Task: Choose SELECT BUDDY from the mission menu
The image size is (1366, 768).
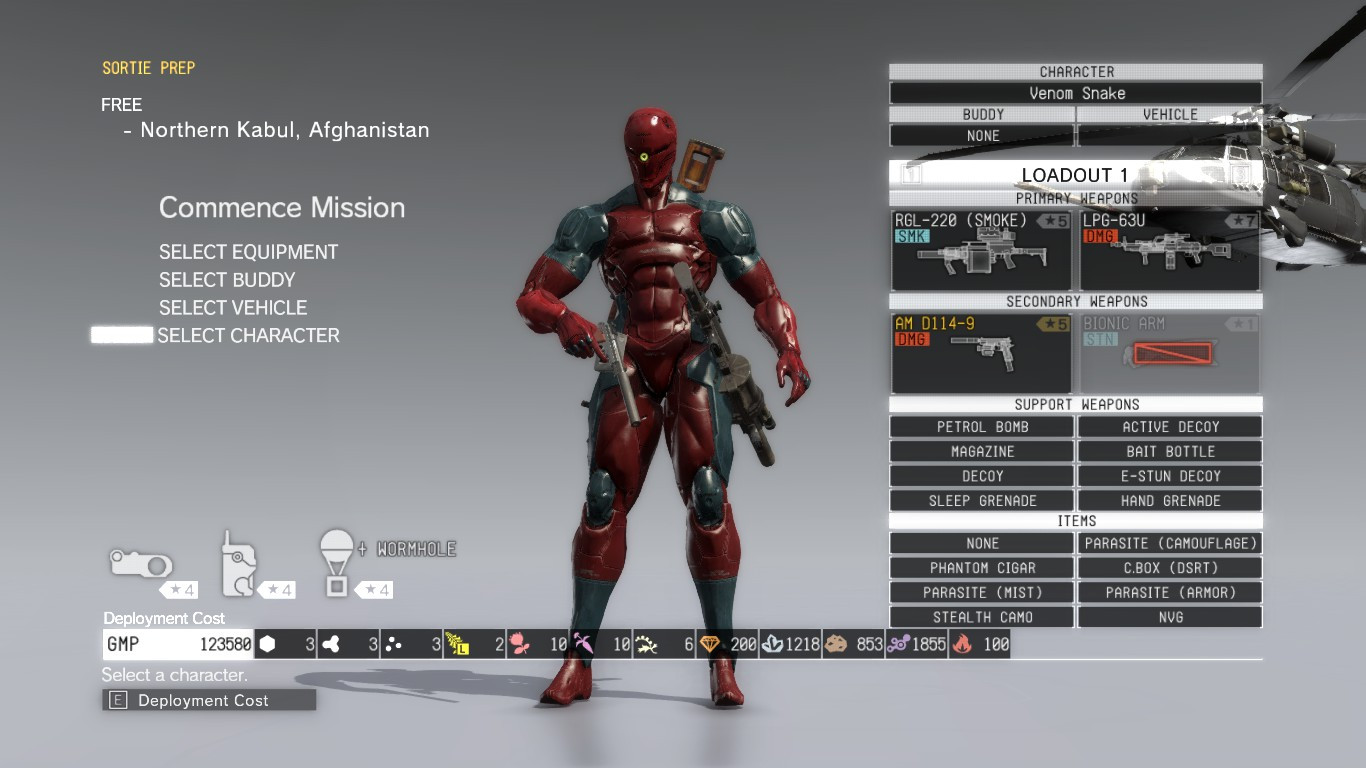Action: click(x=225, y=280)
